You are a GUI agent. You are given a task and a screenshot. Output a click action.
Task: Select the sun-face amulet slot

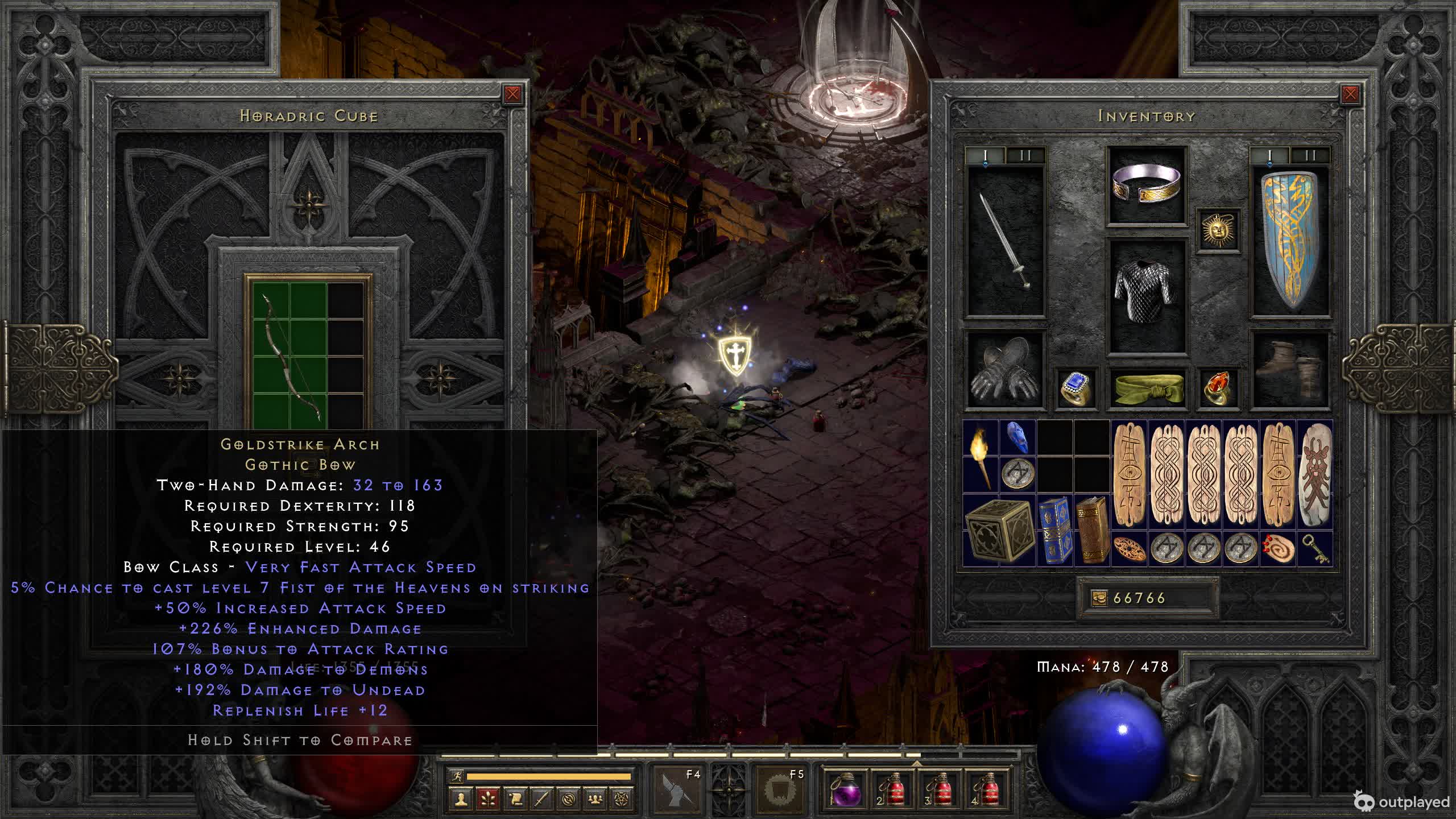click(1218, 230)
